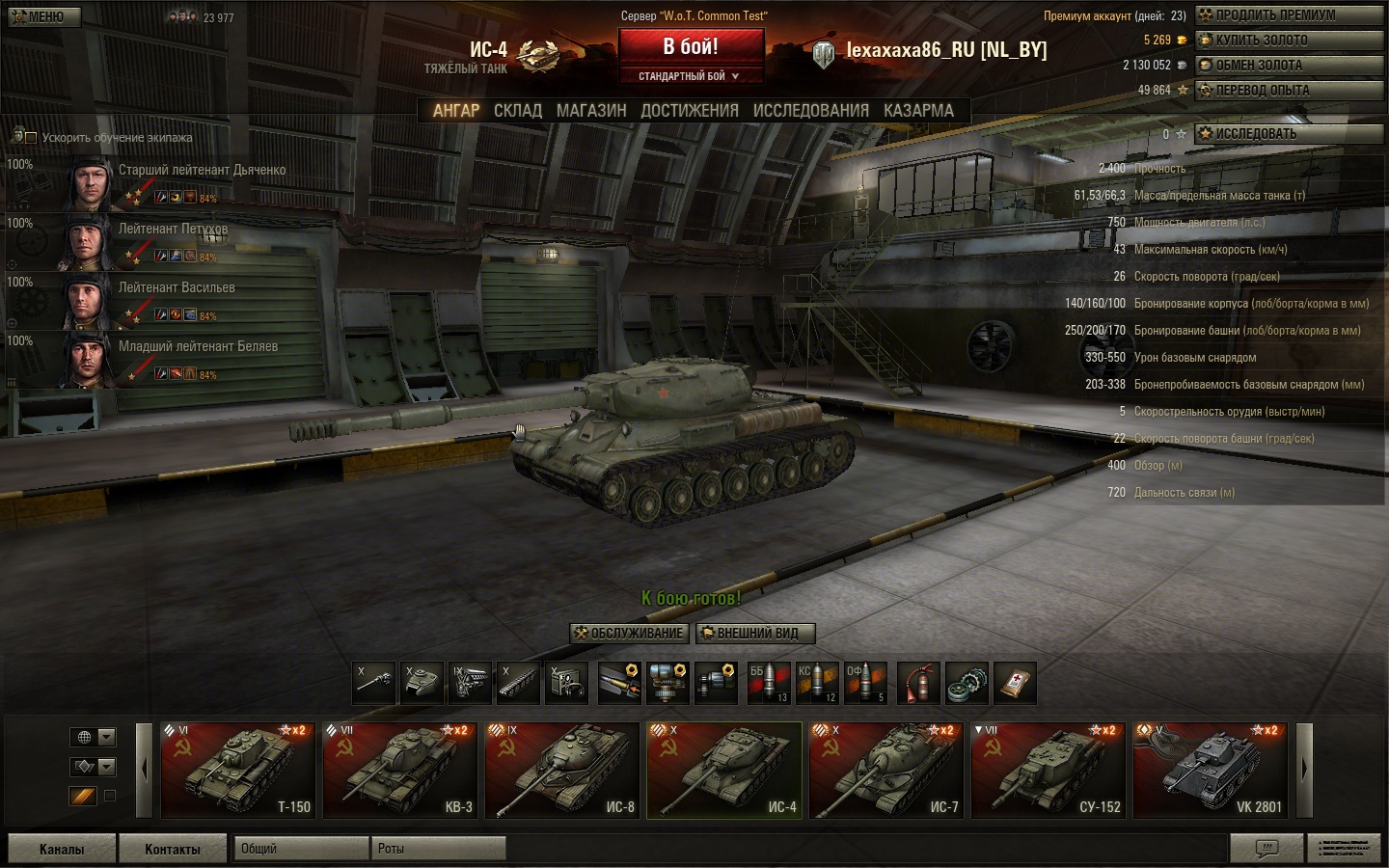Toggle accelerate crew training checkbox

click(30, 138)
